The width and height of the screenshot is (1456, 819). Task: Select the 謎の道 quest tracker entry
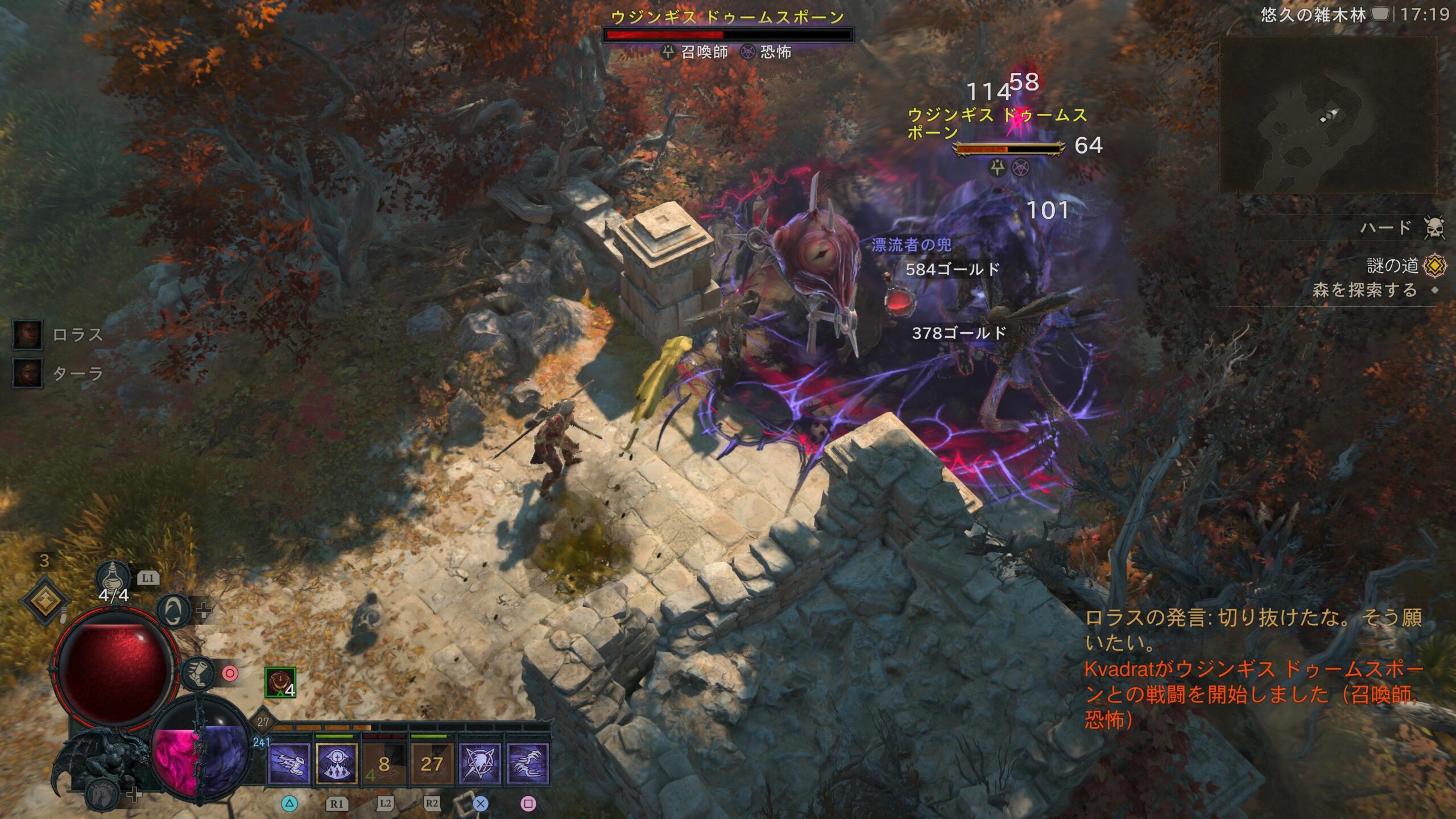coord(1393,266)
